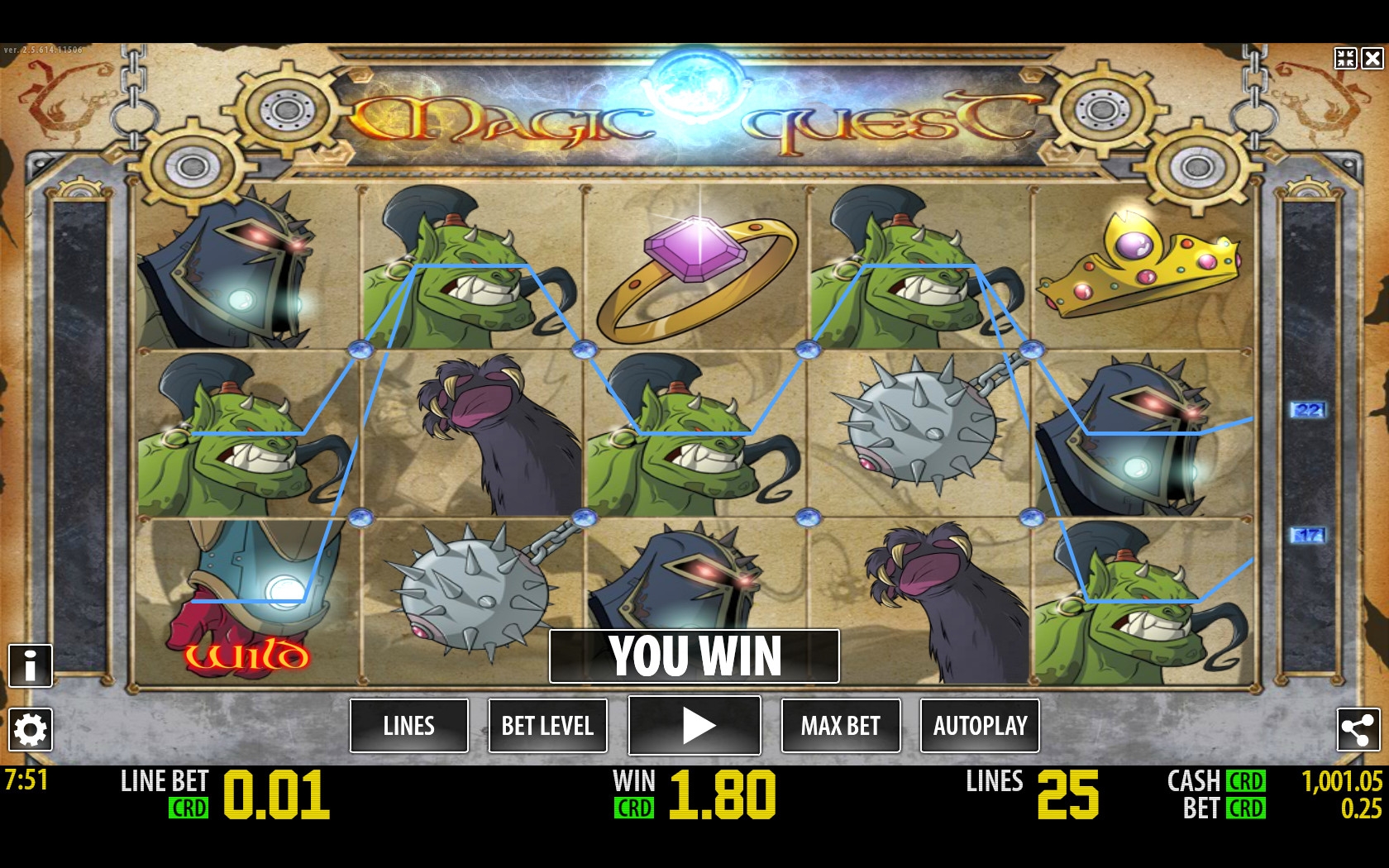Screen dimensions: 1389x868
Task: Click the share icon
Action: [1358, 729]
